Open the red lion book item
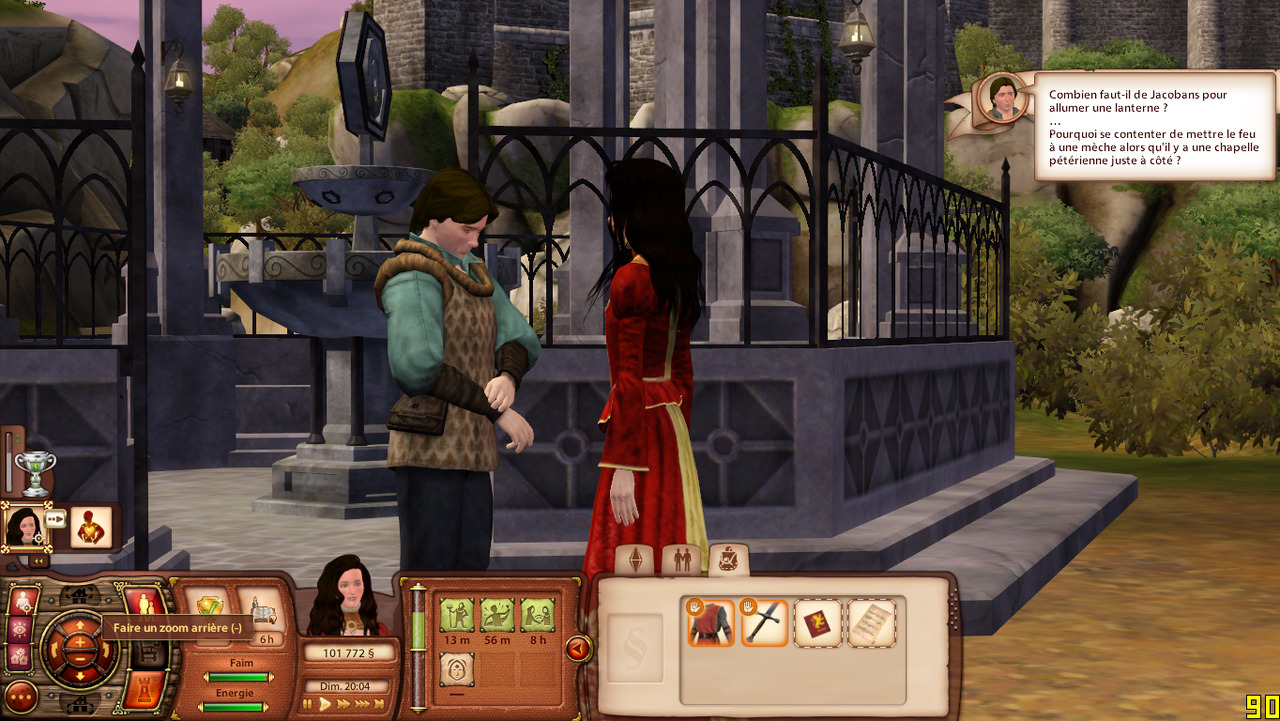 (818, 622)
